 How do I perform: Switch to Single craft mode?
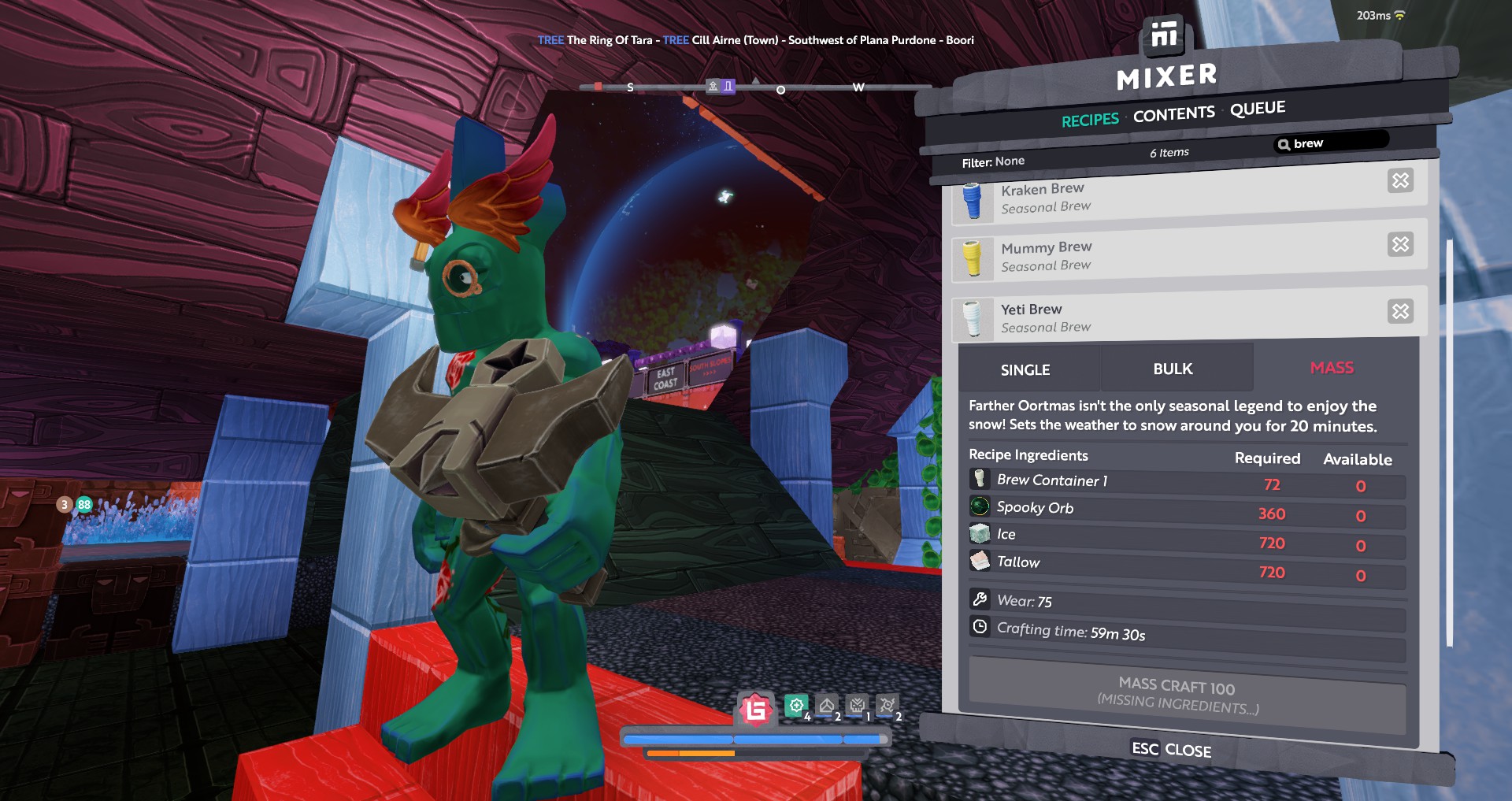1025,369
